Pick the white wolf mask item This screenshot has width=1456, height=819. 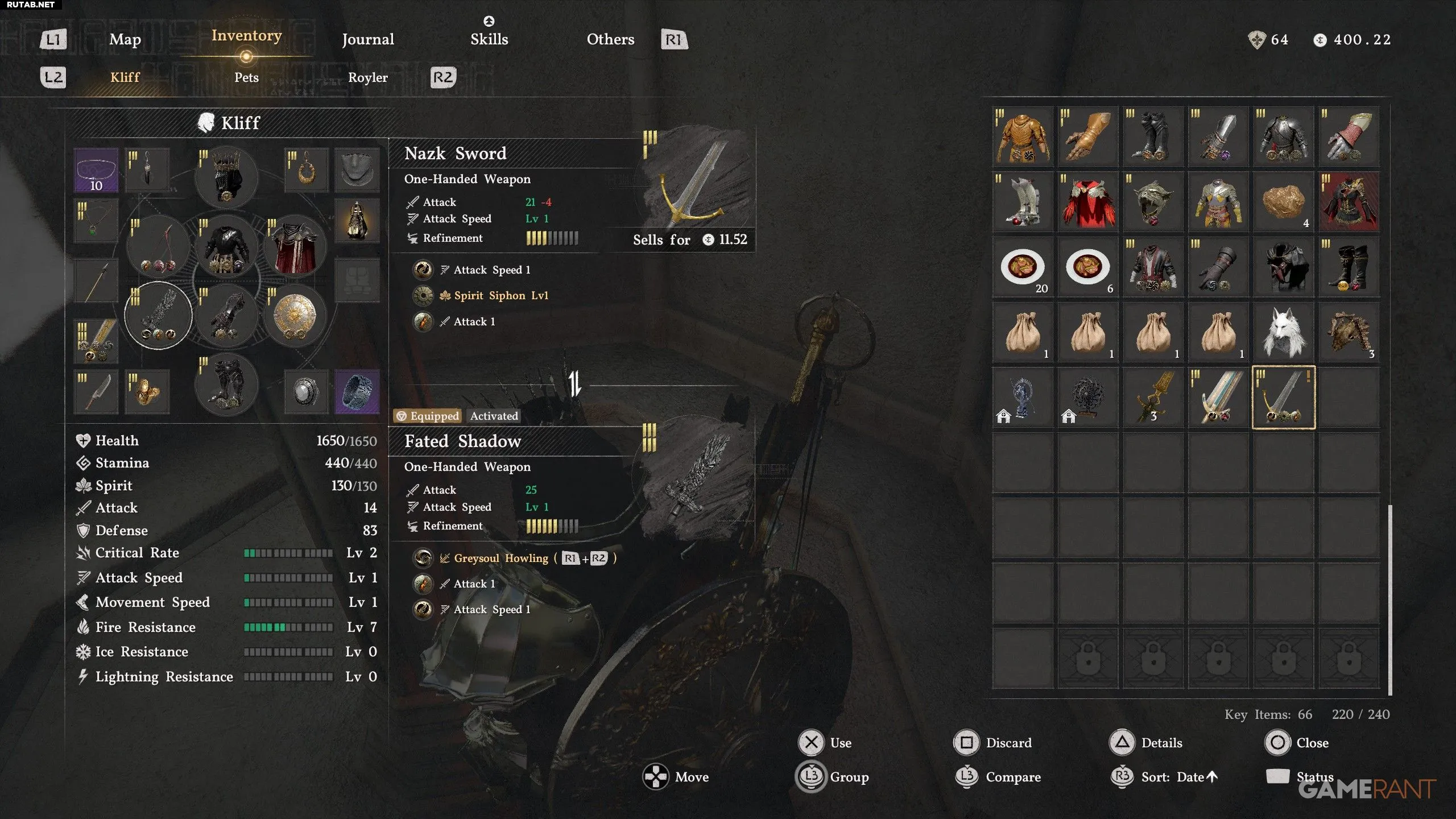[1283, 332]
